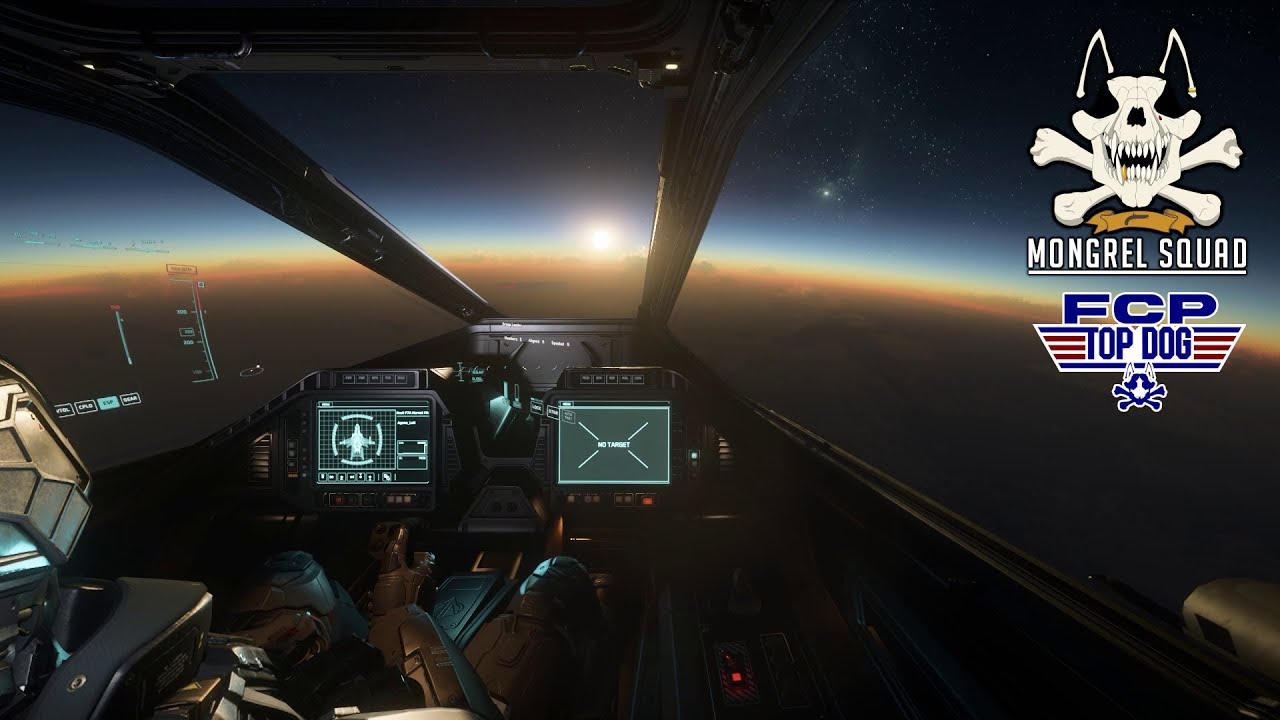Image resolution: width=1280 pixels, height=720 pixels.
Task: Open the MENU tab on the target display
Action: coord(565,404)
